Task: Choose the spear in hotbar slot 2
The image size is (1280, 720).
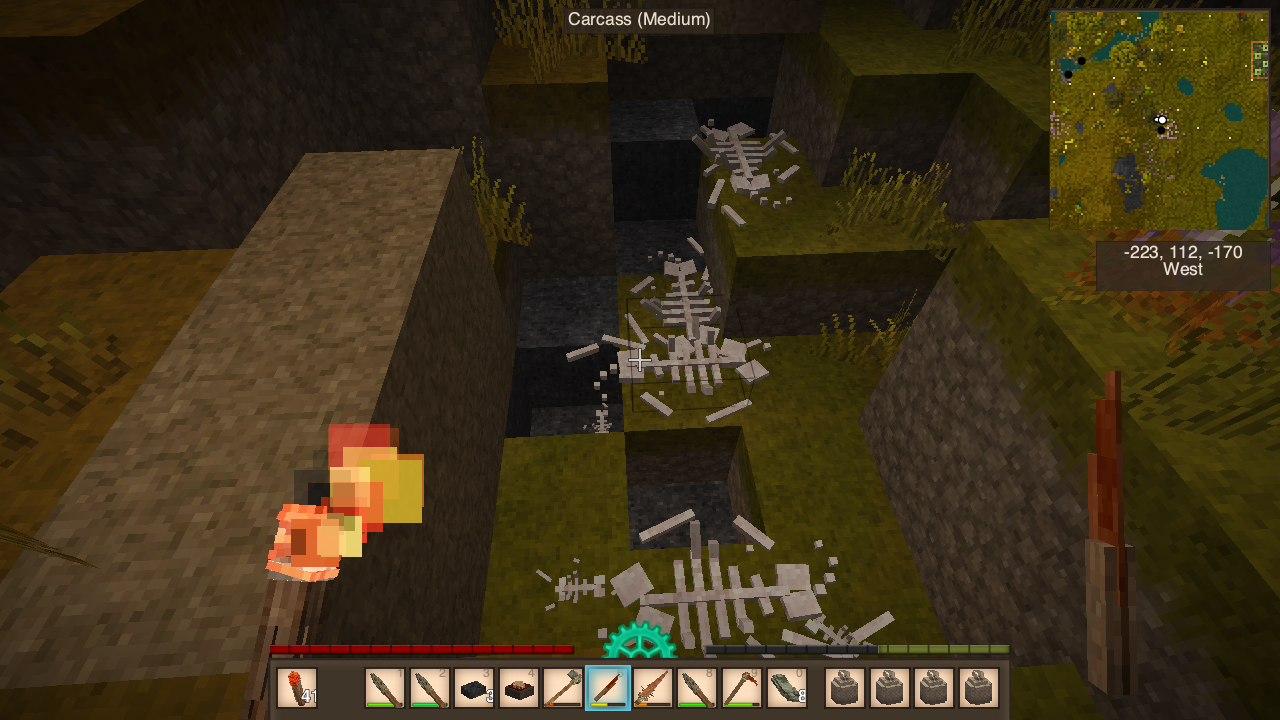Action: click(x=430, y=688)
